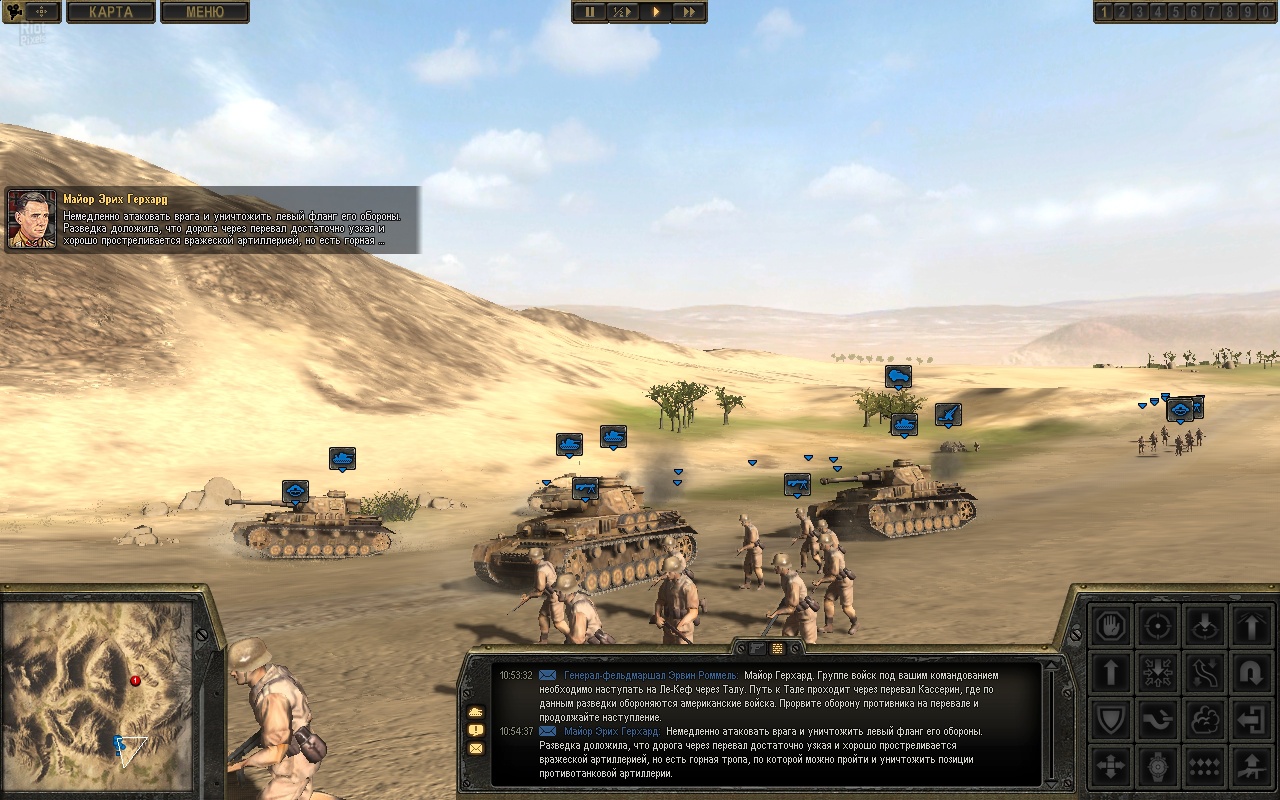Viewport: 1280px width, 800px height.
Task: Select the diamonds-and-dots formation command
Action: click(x=1205, y=766)
